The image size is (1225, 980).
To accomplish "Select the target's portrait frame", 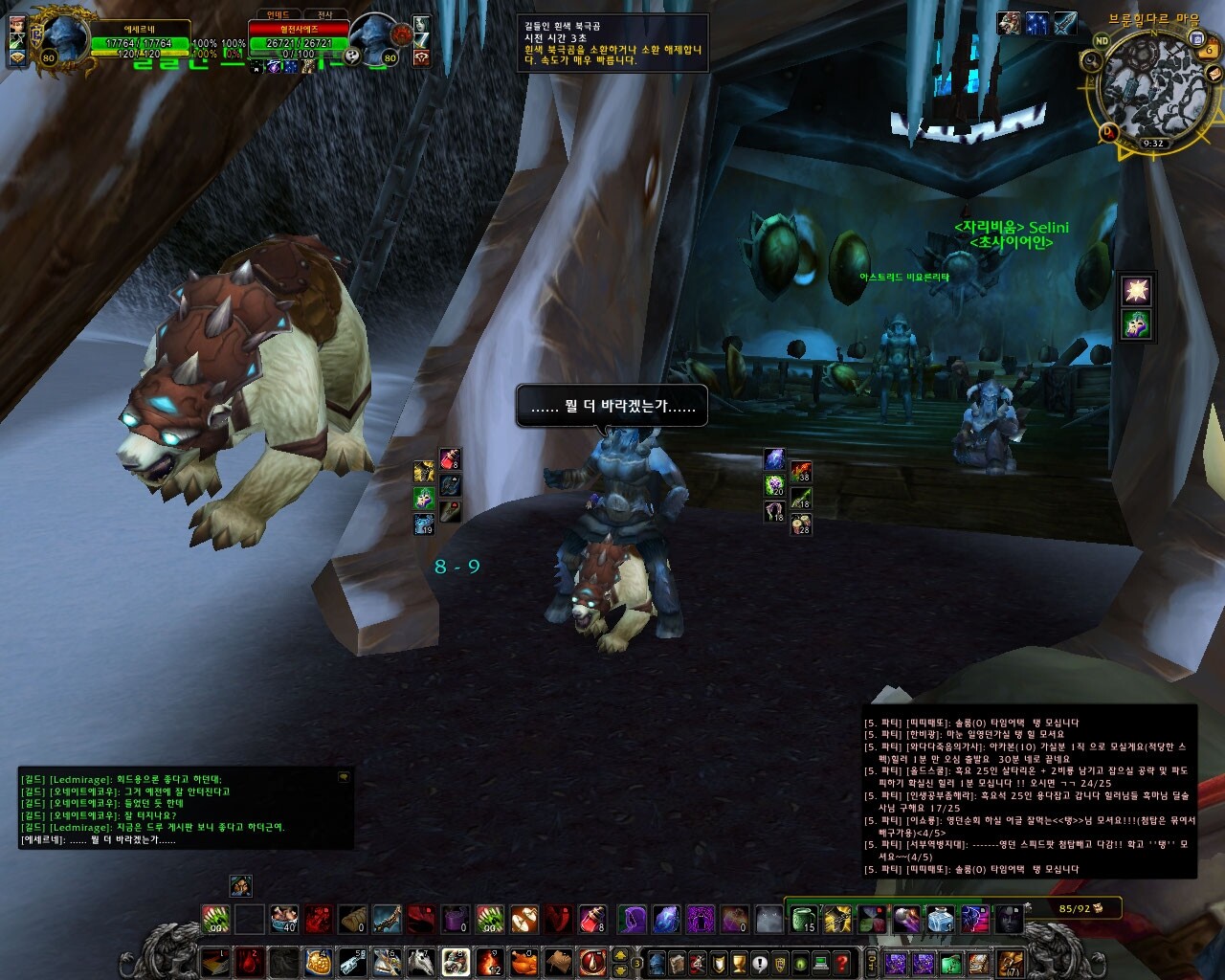I will pos(373,39).
